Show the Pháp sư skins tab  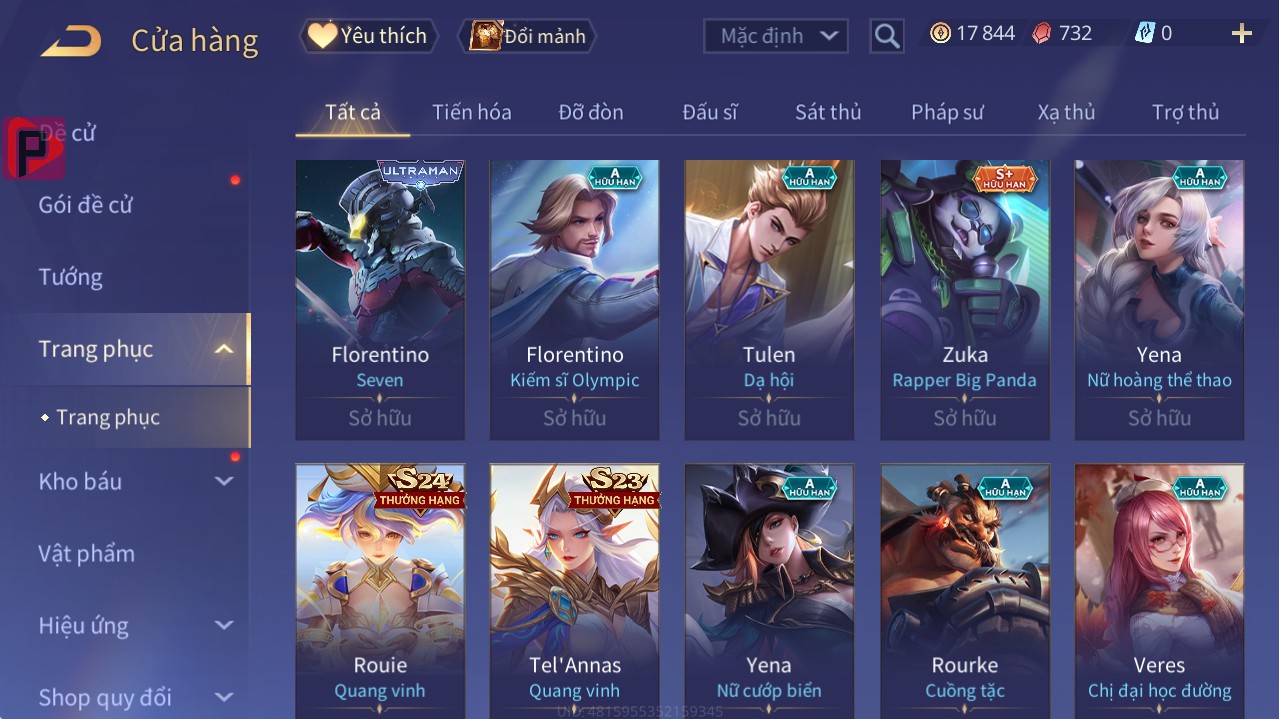(947, 112)
